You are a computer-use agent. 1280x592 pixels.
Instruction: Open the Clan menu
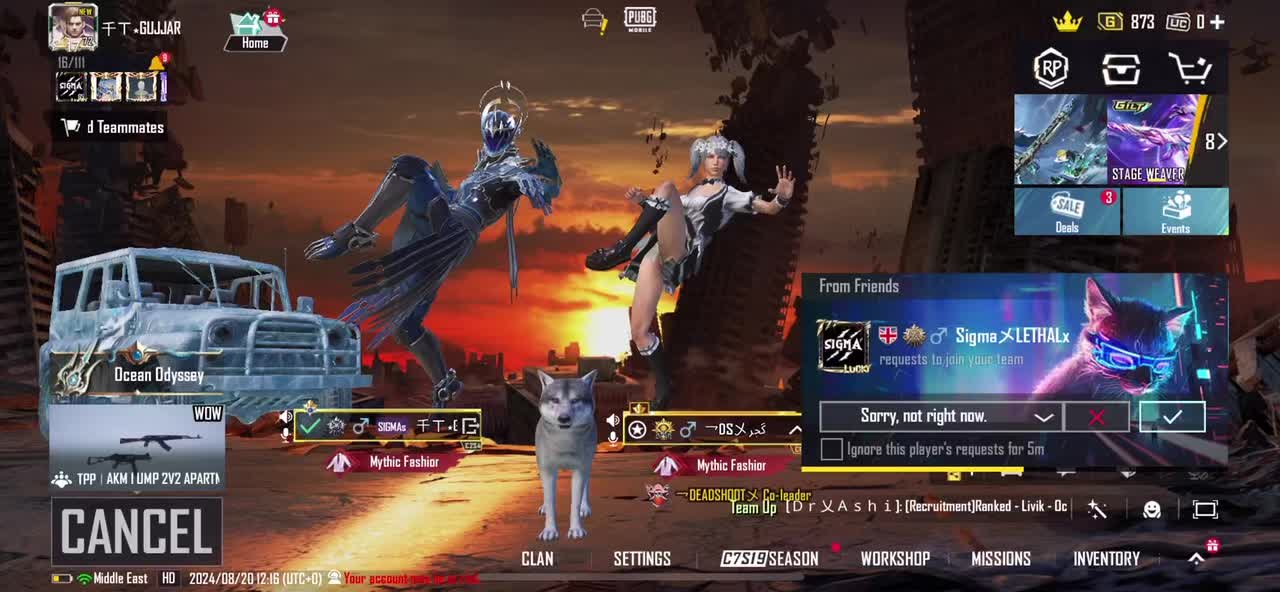click(537, 559)
